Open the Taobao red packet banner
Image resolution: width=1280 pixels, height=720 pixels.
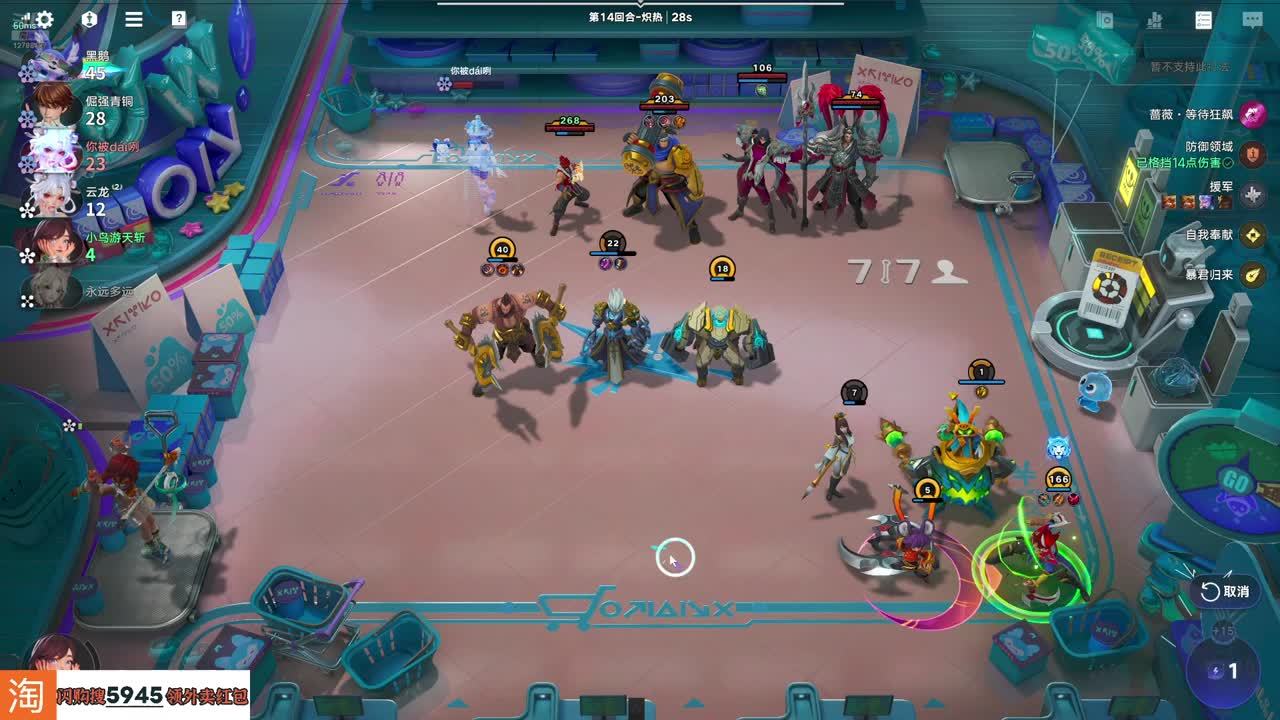125,695
